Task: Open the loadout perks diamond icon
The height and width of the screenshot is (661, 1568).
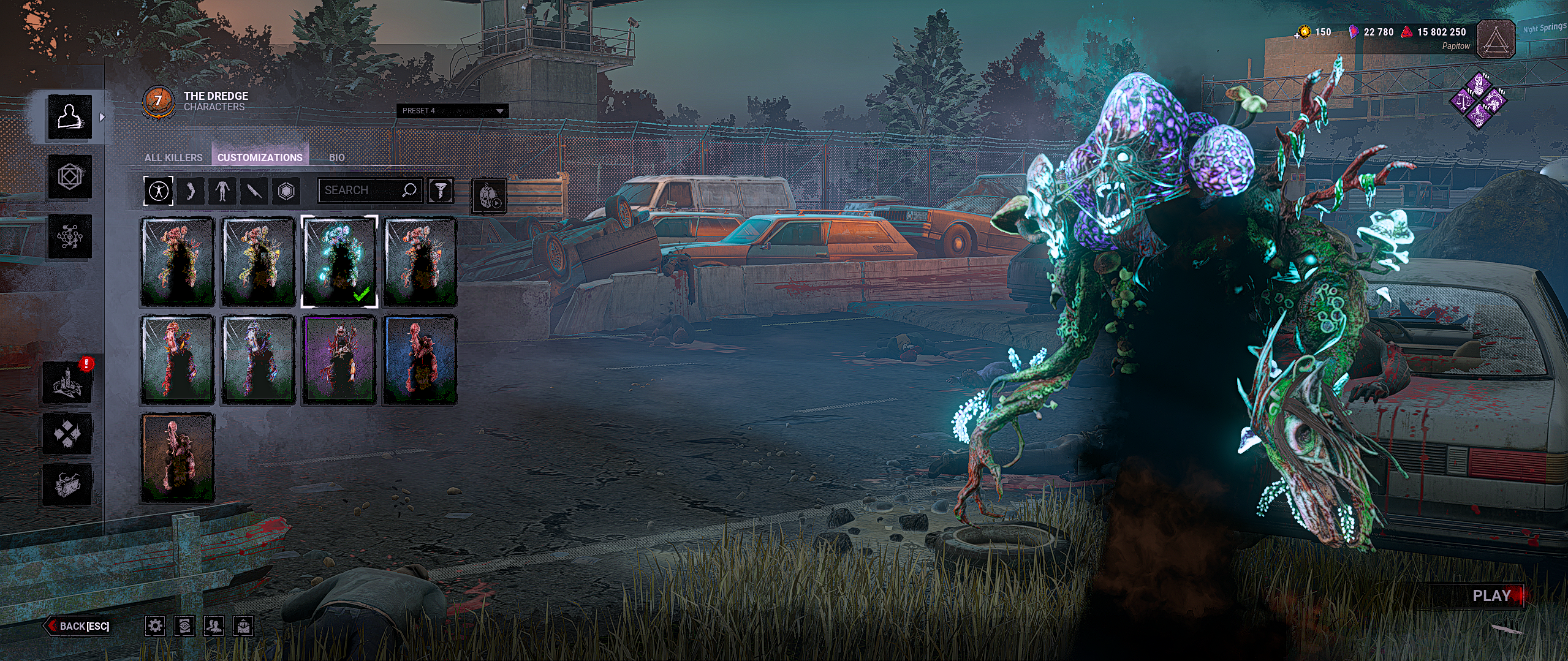Action: point(1478,100)
